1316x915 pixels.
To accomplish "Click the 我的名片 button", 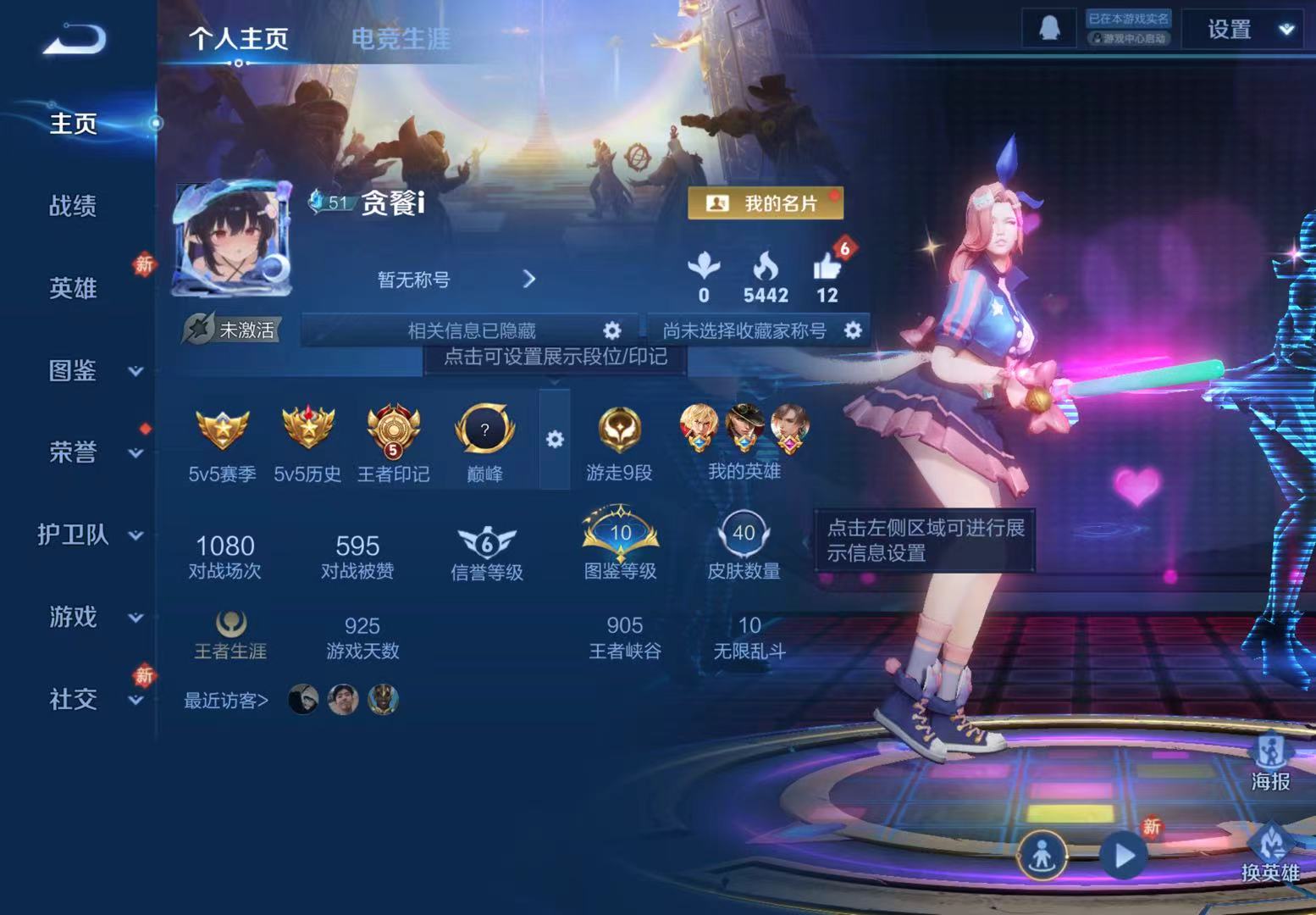I will (765, 202).
